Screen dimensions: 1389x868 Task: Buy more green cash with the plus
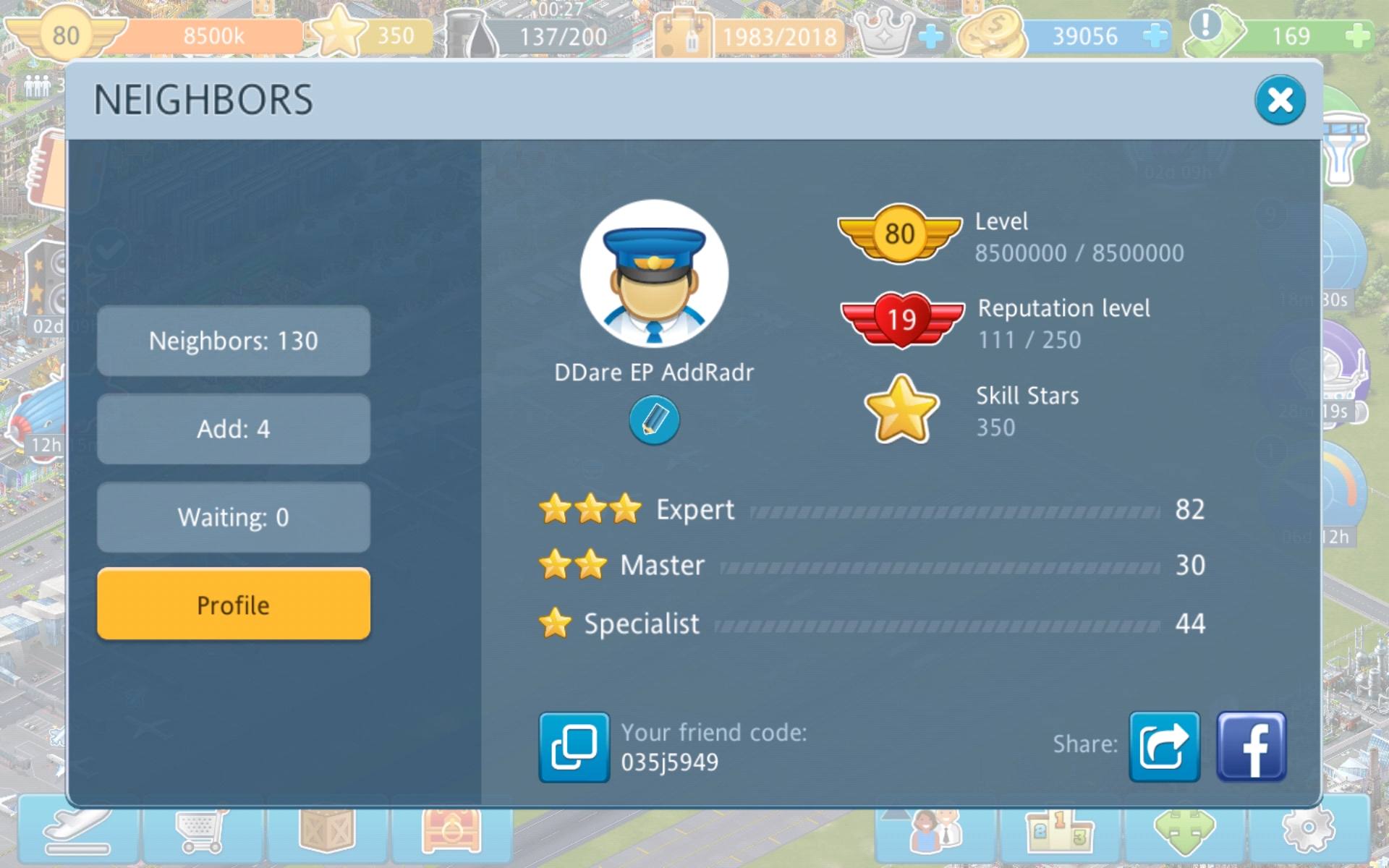[x=1357, y=35]
